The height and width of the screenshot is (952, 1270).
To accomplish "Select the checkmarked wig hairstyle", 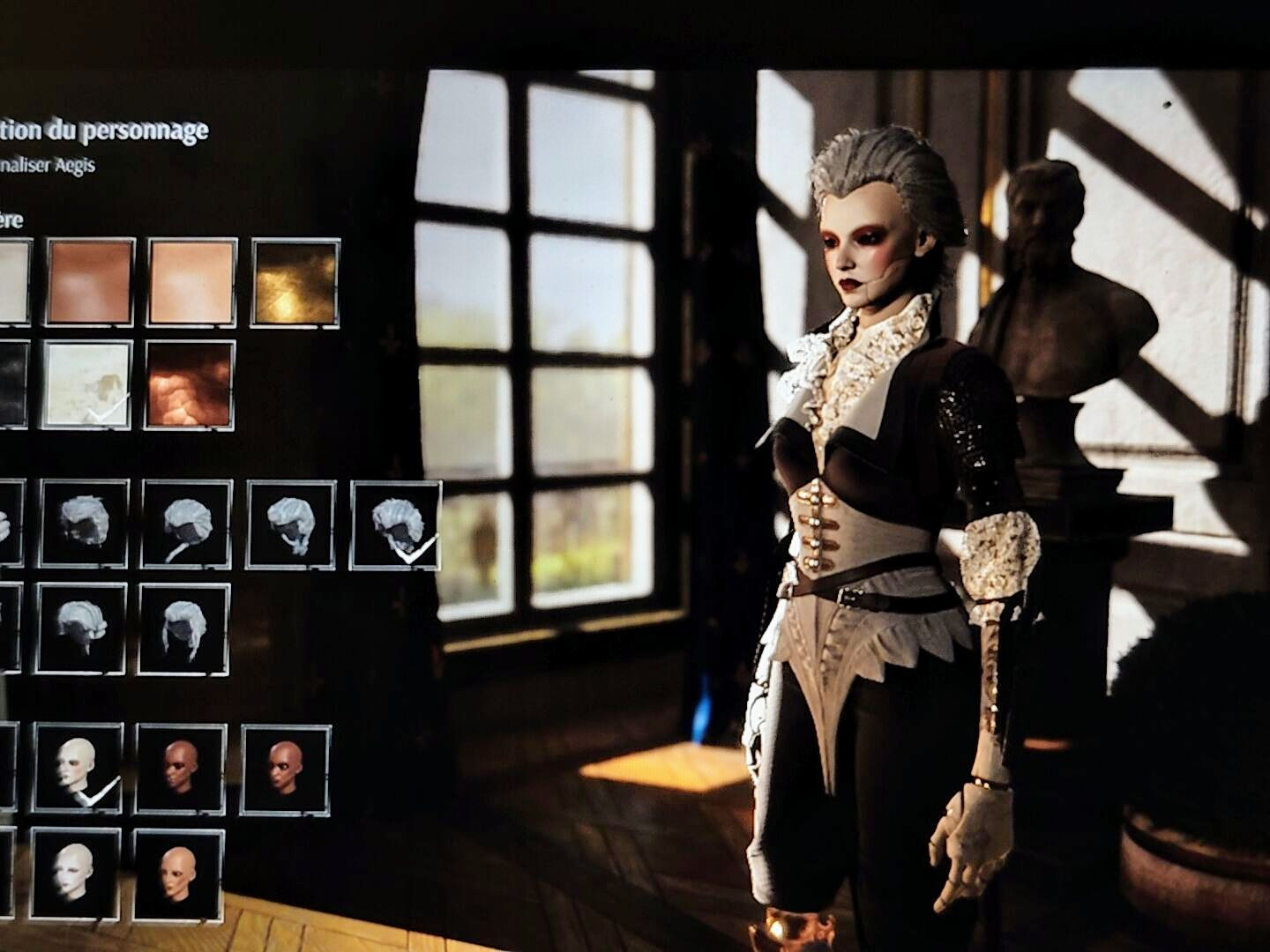I will point(396,525).
